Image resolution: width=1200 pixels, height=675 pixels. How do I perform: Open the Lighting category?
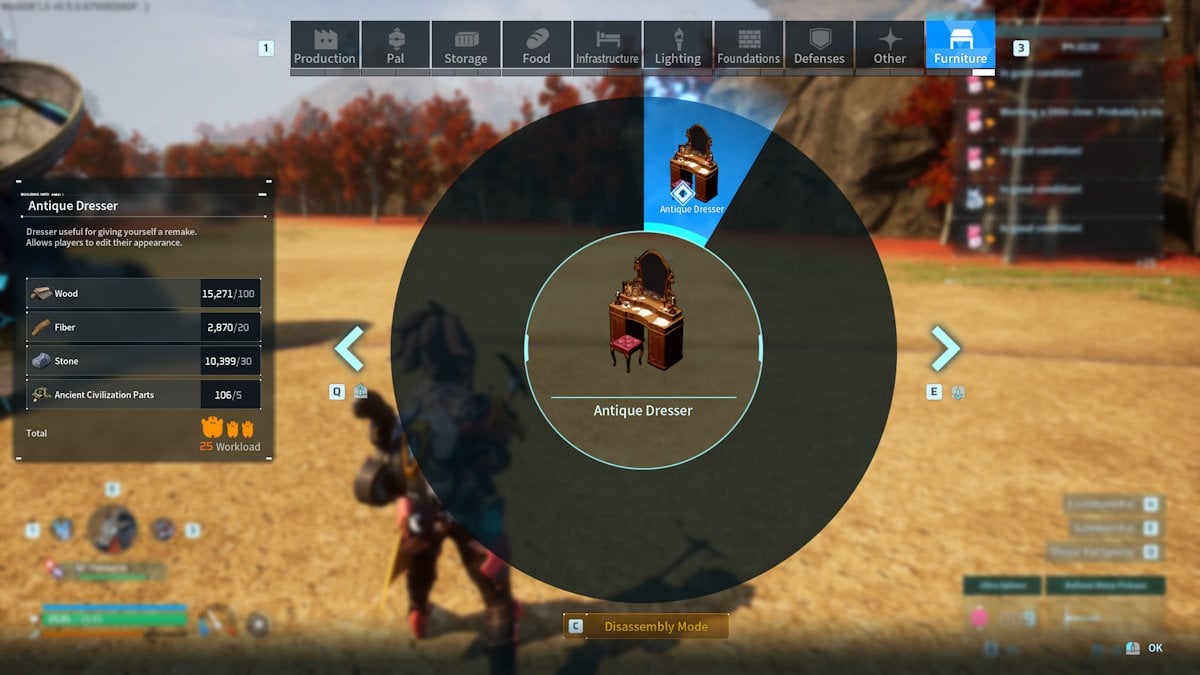pyautogui.click(x=678, y=46)
